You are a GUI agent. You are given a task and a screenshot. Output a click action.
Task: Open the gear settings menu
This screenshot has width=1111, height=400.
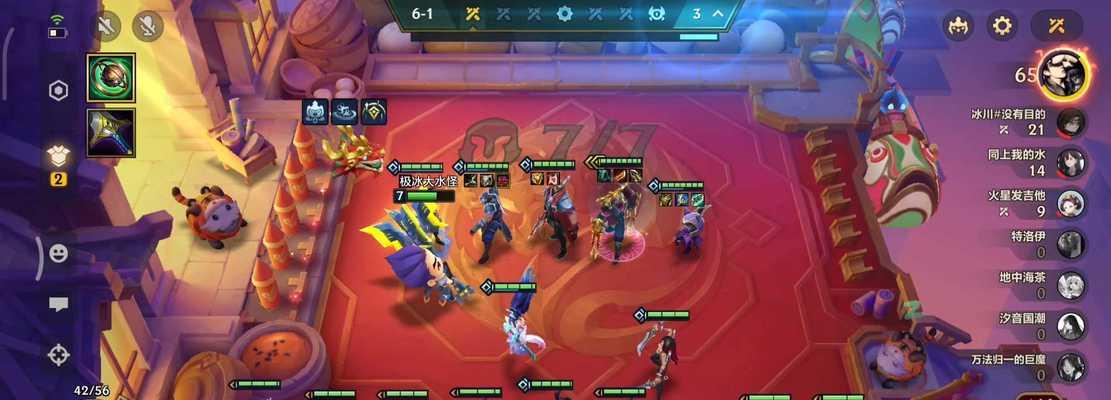1002,26
